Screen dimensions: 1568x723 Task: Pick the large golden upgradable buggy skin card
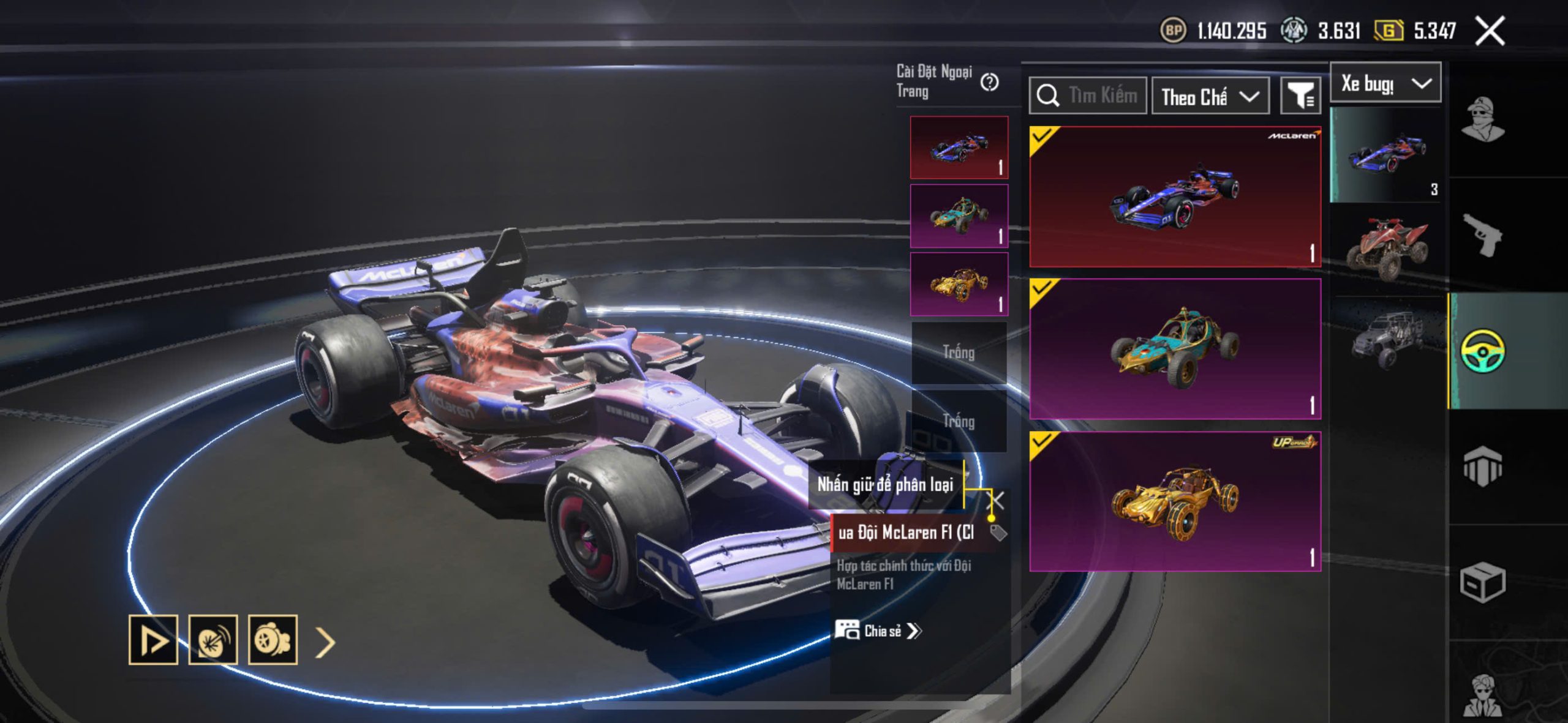pos(1175,501)
